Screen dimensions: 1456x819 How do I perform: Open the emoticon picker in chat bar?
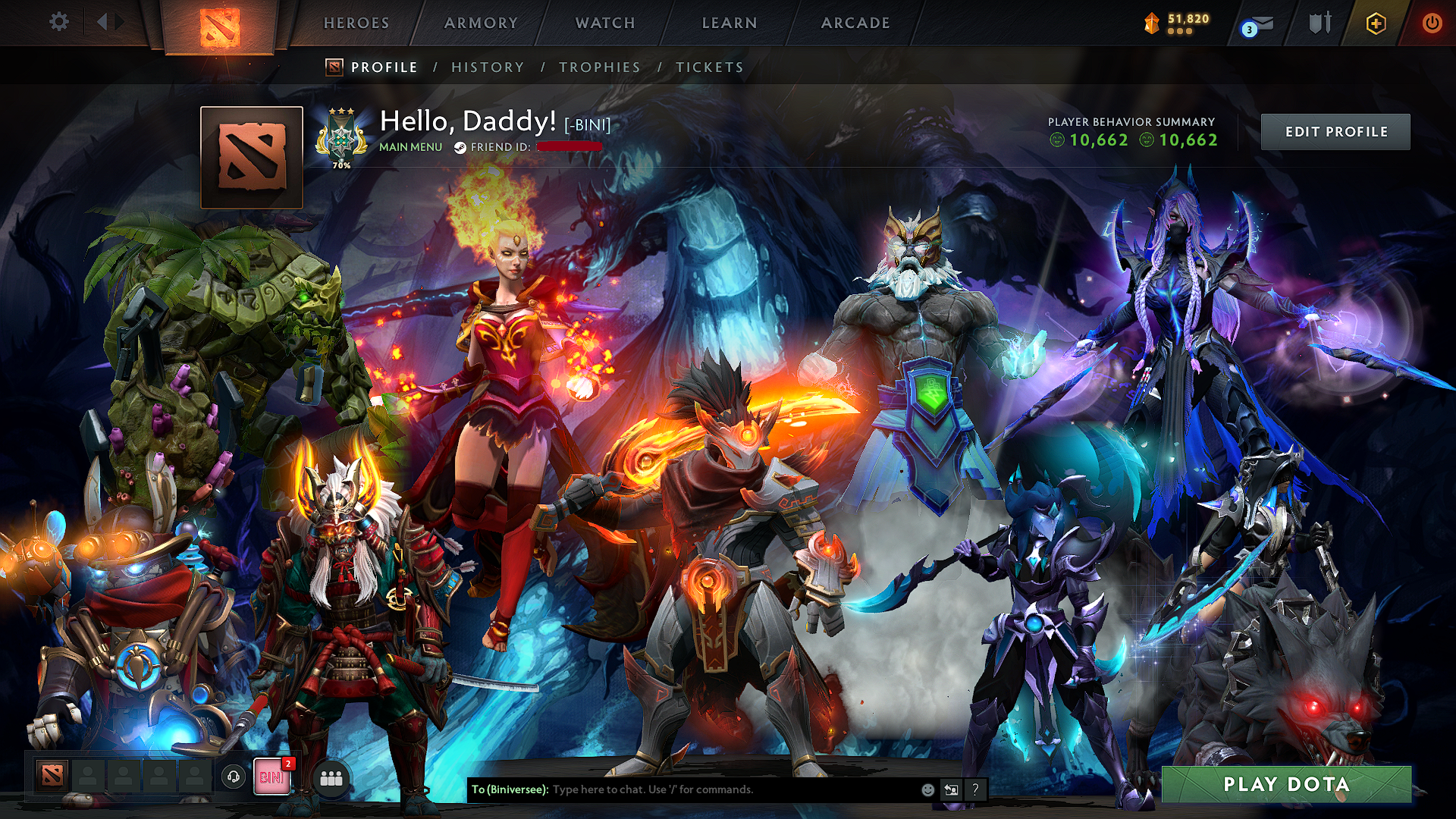pos(927,789)
